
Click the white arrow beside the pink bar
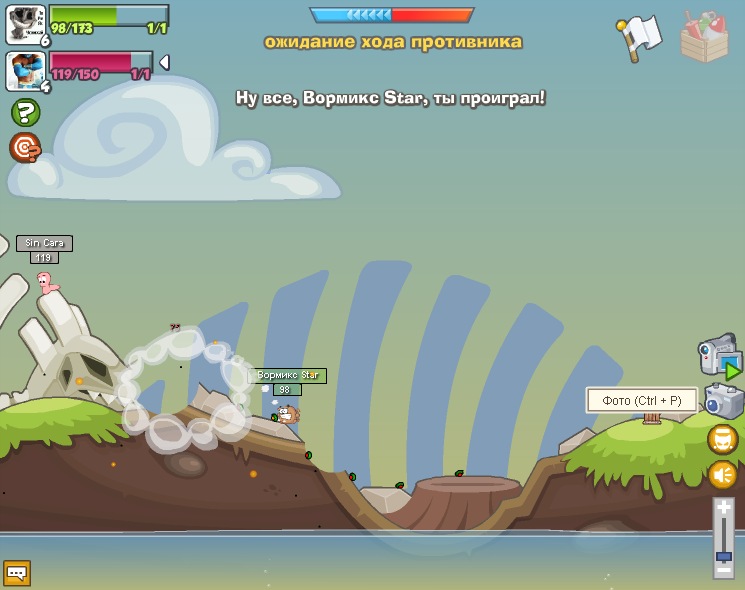pyautogui.click(x=164, y=63)
